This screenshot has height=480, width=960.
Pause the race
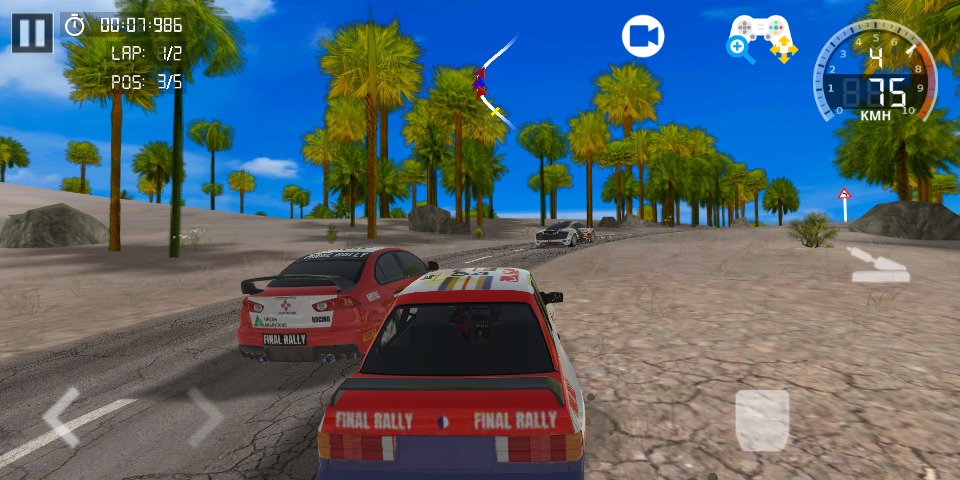pos(32,32)
